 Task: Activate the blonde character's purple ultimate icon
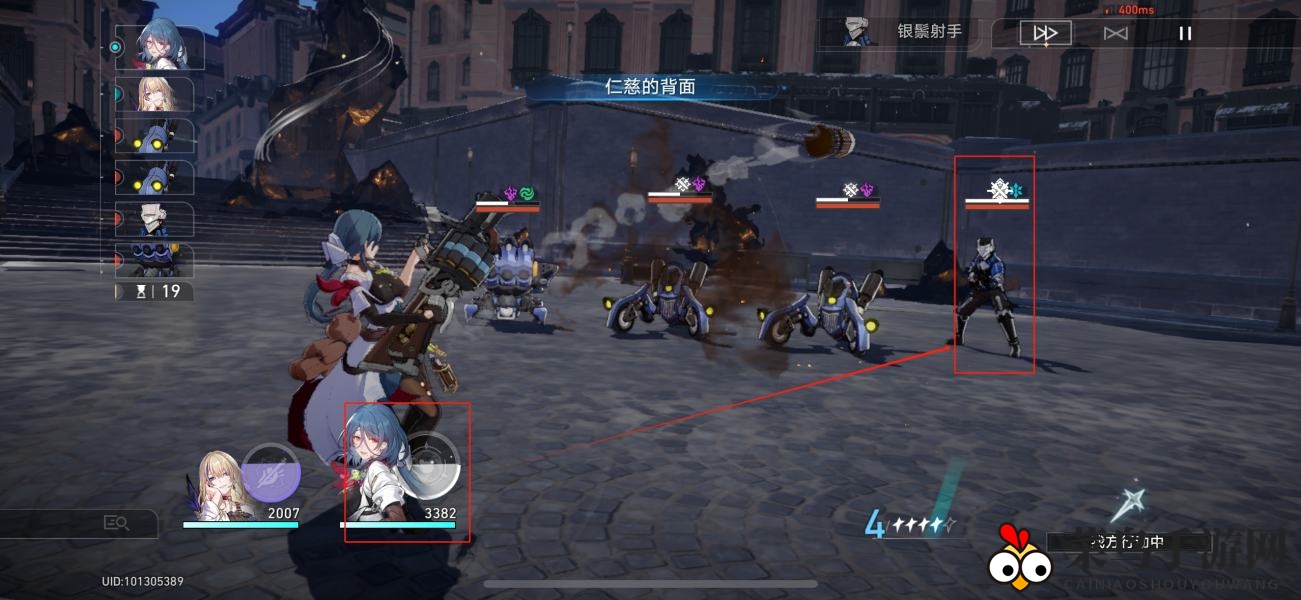(x=270, y=472)
